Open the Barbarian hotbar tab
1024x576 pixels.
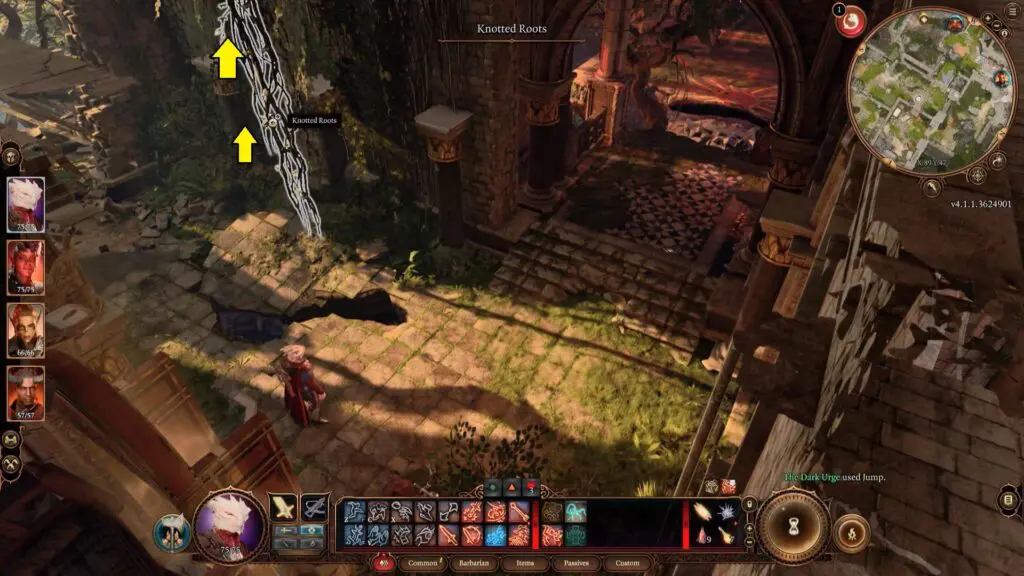tap(477, 563)
